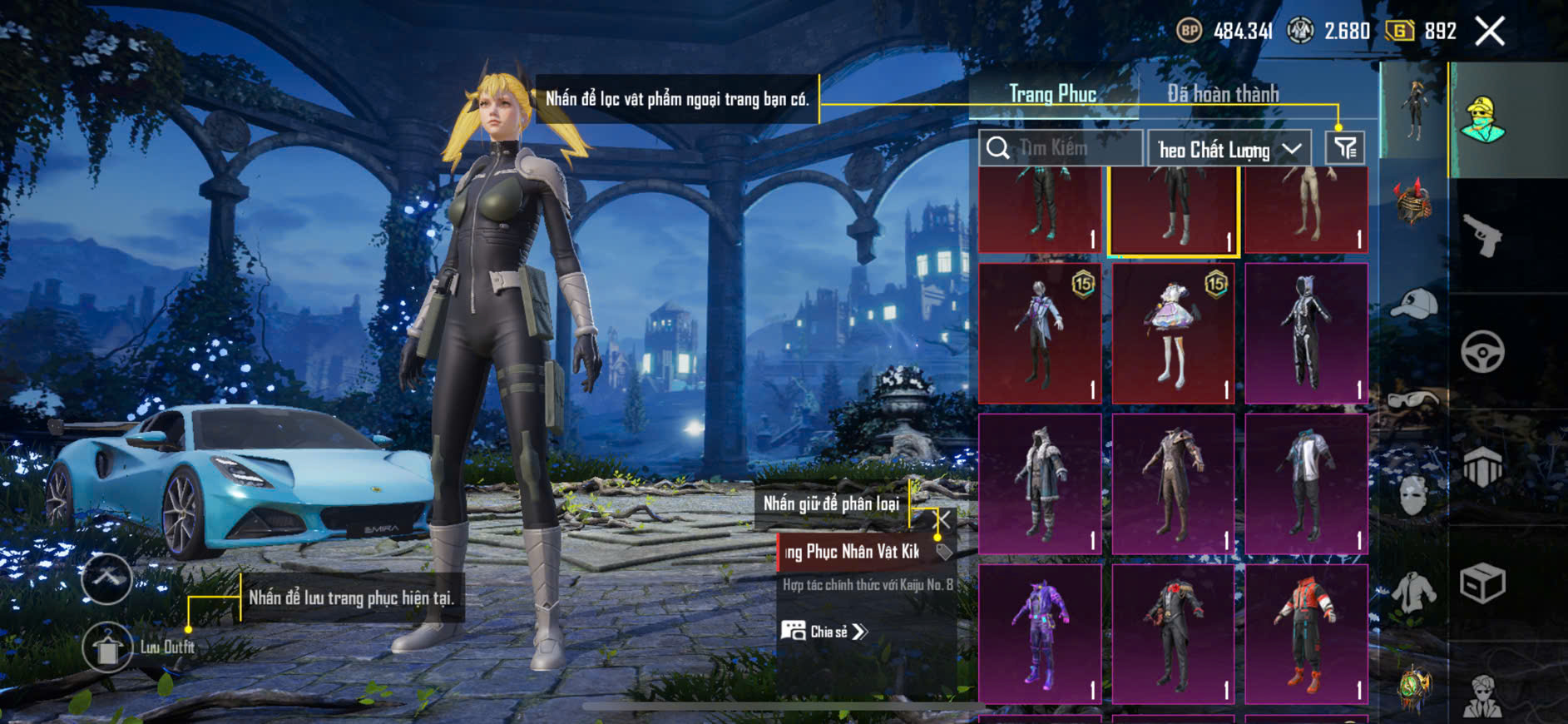Click the Tìm Kiếm search box
Screen dimensions: 1568x724
pyautogui.click(x=1061, y=149)
